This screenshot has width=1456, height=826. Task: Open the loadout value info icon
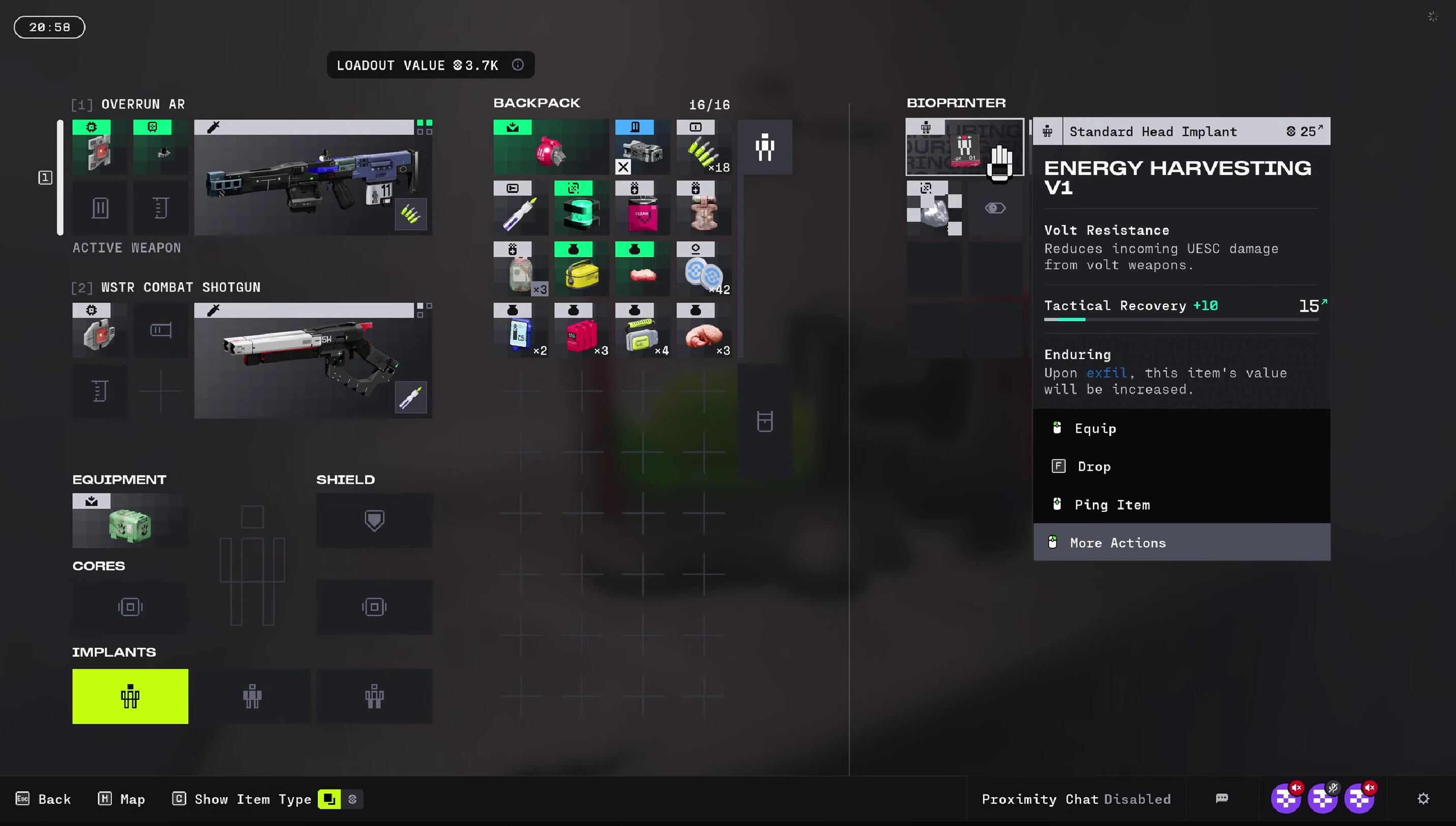[517, 65]
